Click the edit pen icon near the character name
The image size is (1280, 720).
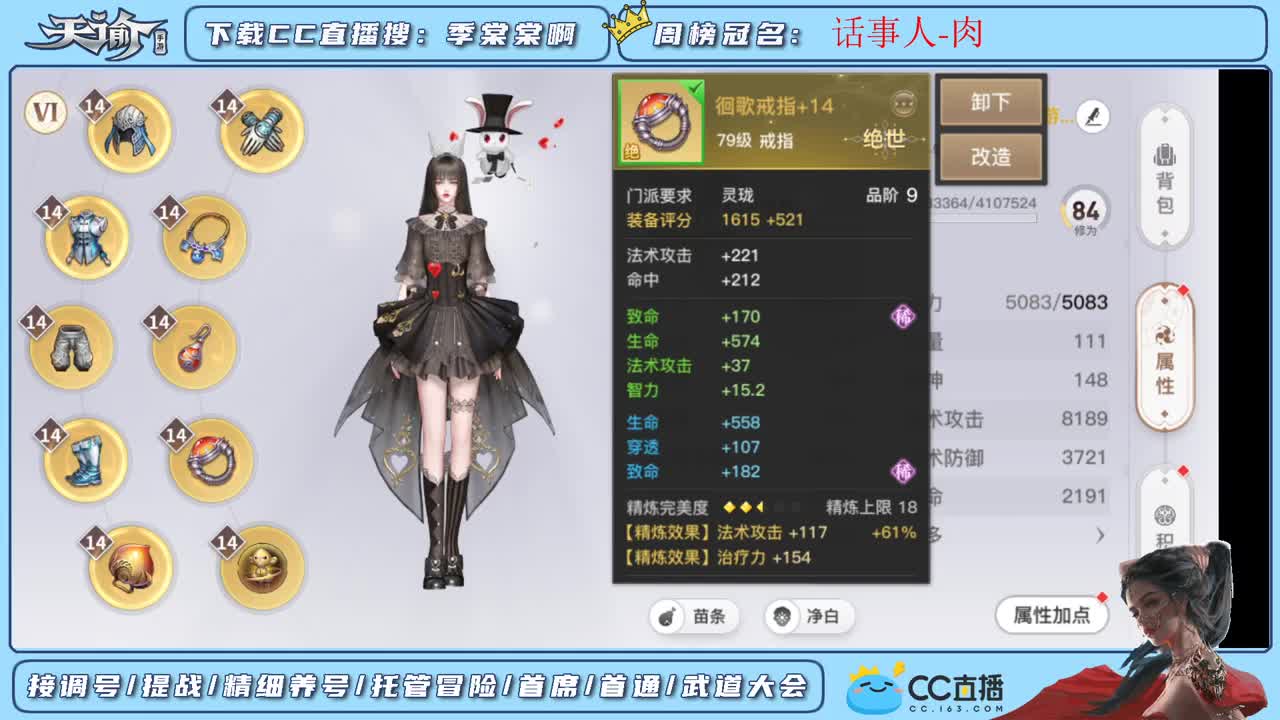[1093, 117]
